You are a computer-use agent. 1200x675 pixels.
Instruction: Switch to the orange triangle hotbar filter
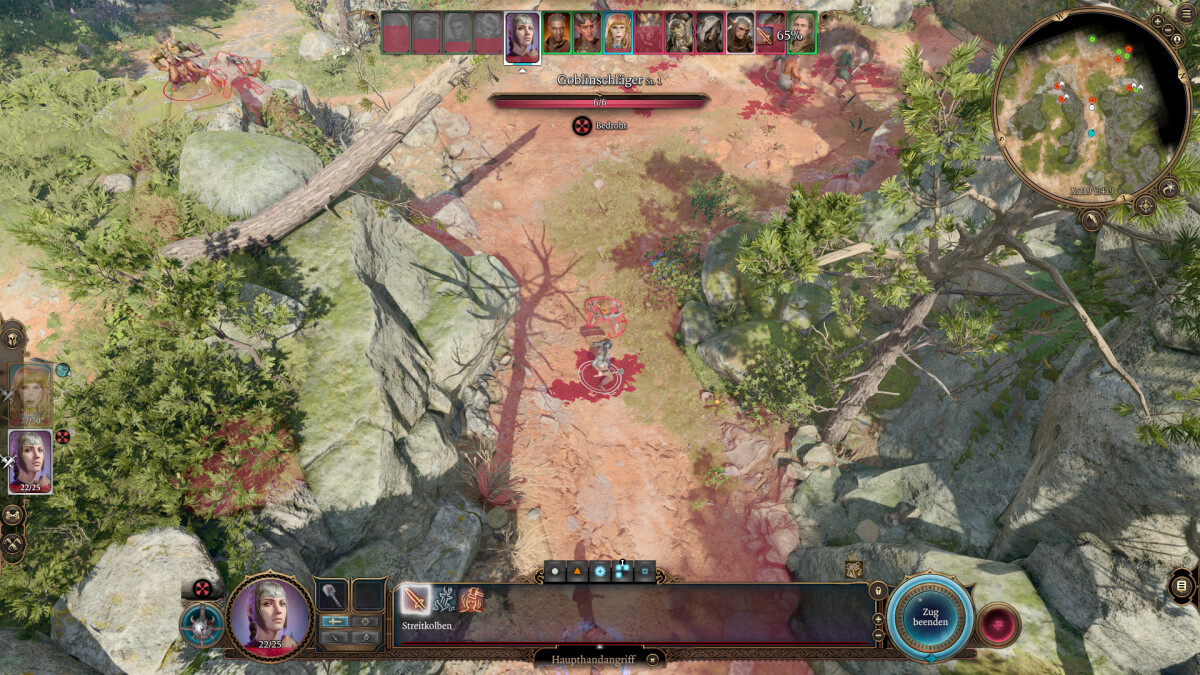click(x=577, y=572)
